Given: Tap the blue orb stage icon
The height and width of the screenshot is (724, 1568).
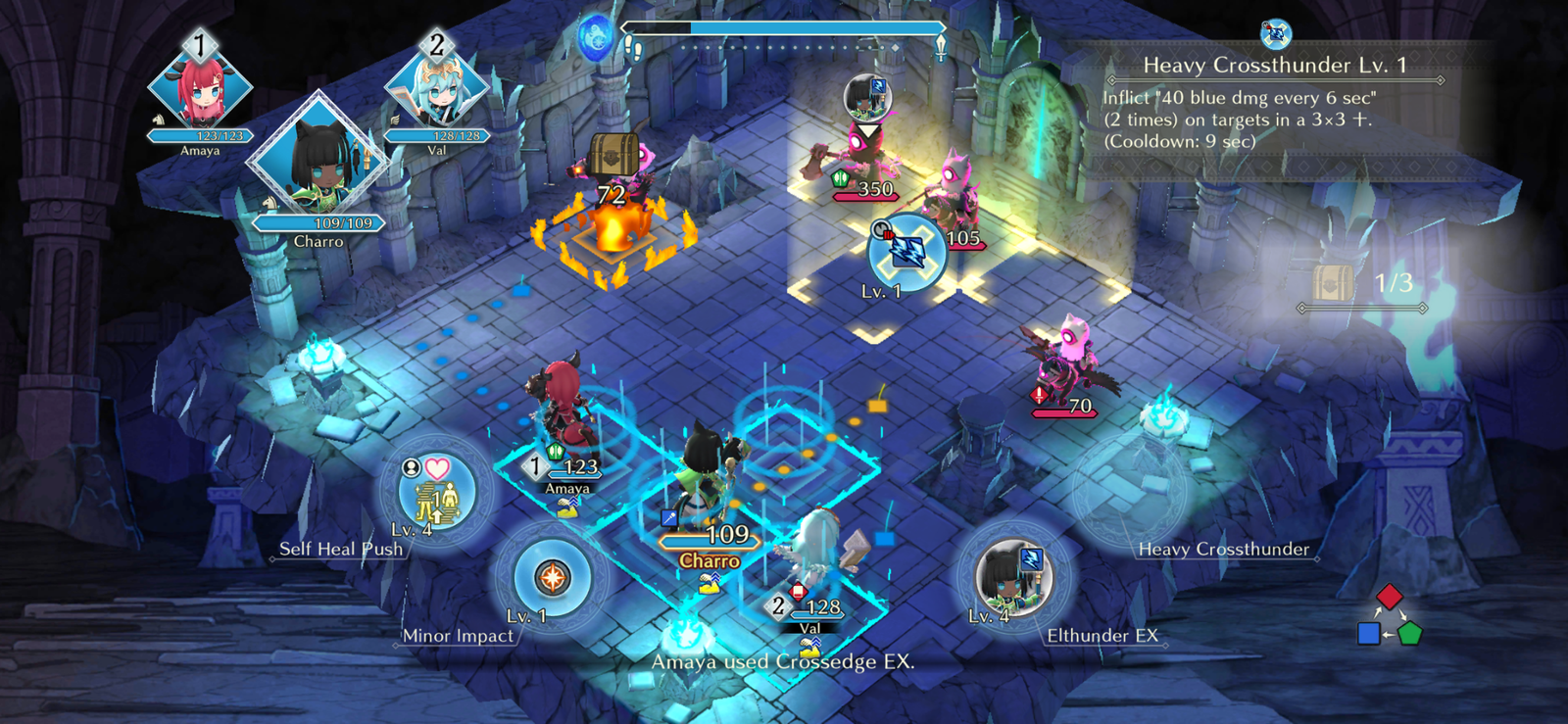Looking at the screenshot, I should pyautogui.click(x=594, y=39).
